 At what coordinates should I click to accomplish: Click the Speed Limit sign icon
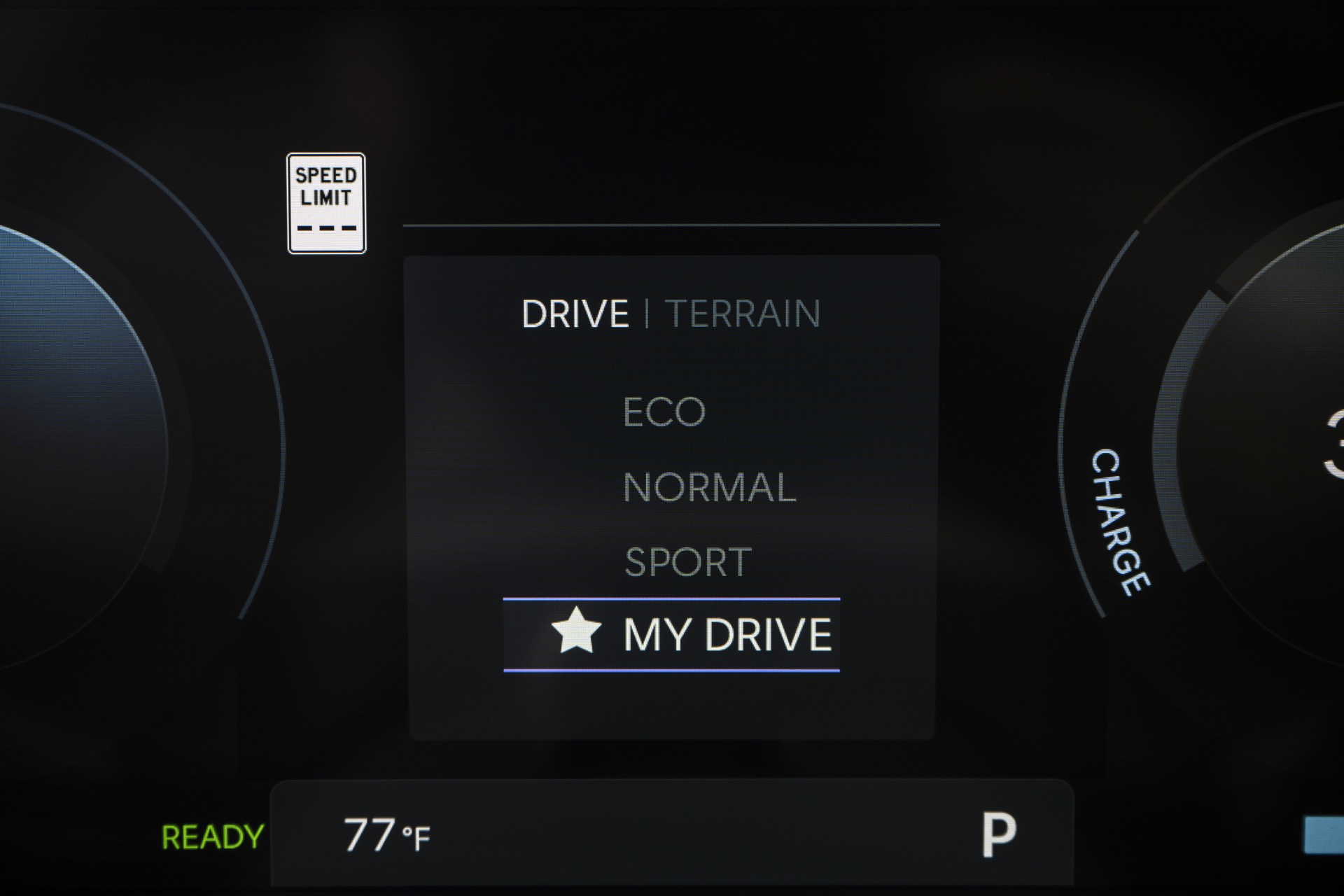[326, 202]
